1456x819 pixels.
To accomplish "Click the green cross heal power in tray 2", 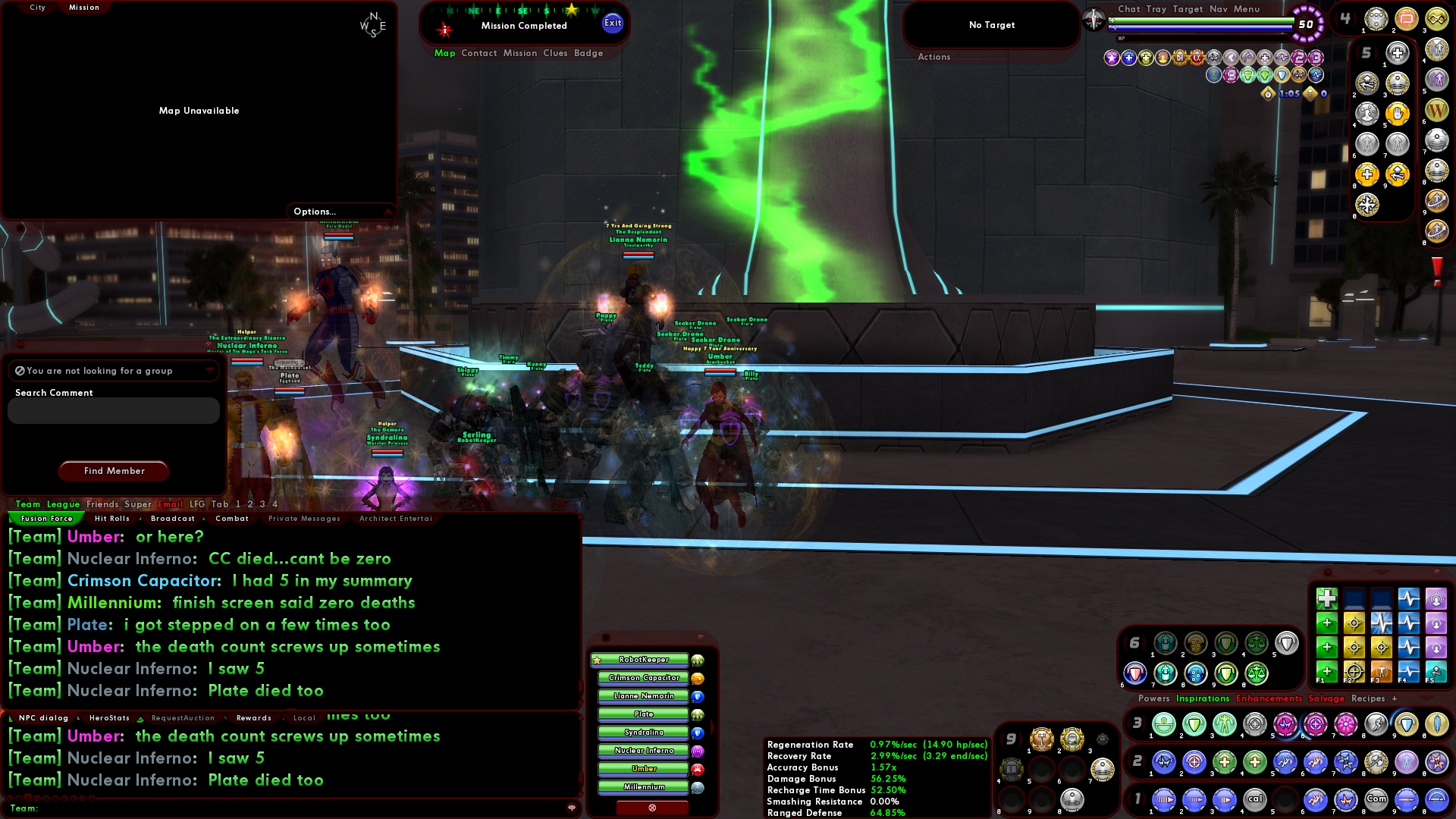I will (x=1225, y=763).
